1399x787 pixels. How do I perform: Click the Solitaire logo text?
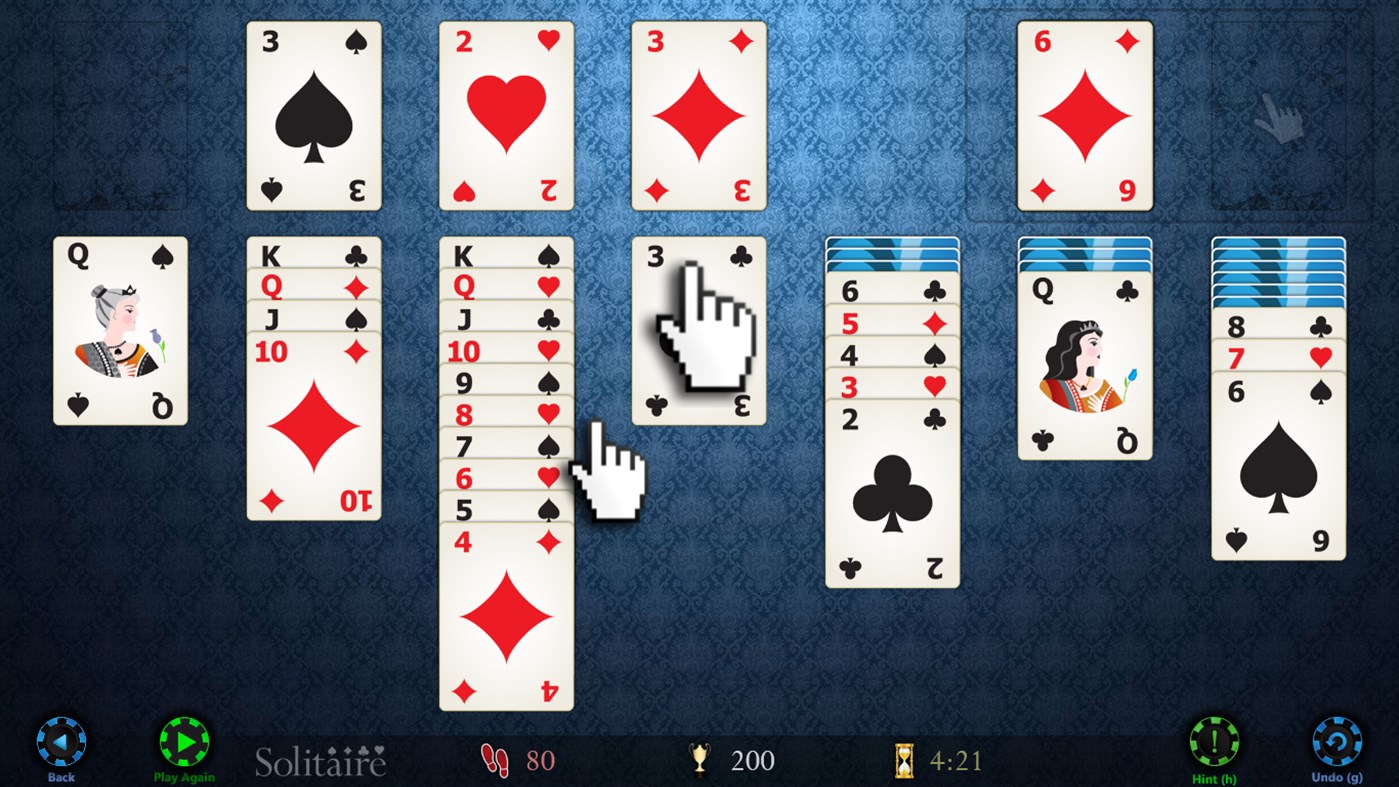point(322,762)
